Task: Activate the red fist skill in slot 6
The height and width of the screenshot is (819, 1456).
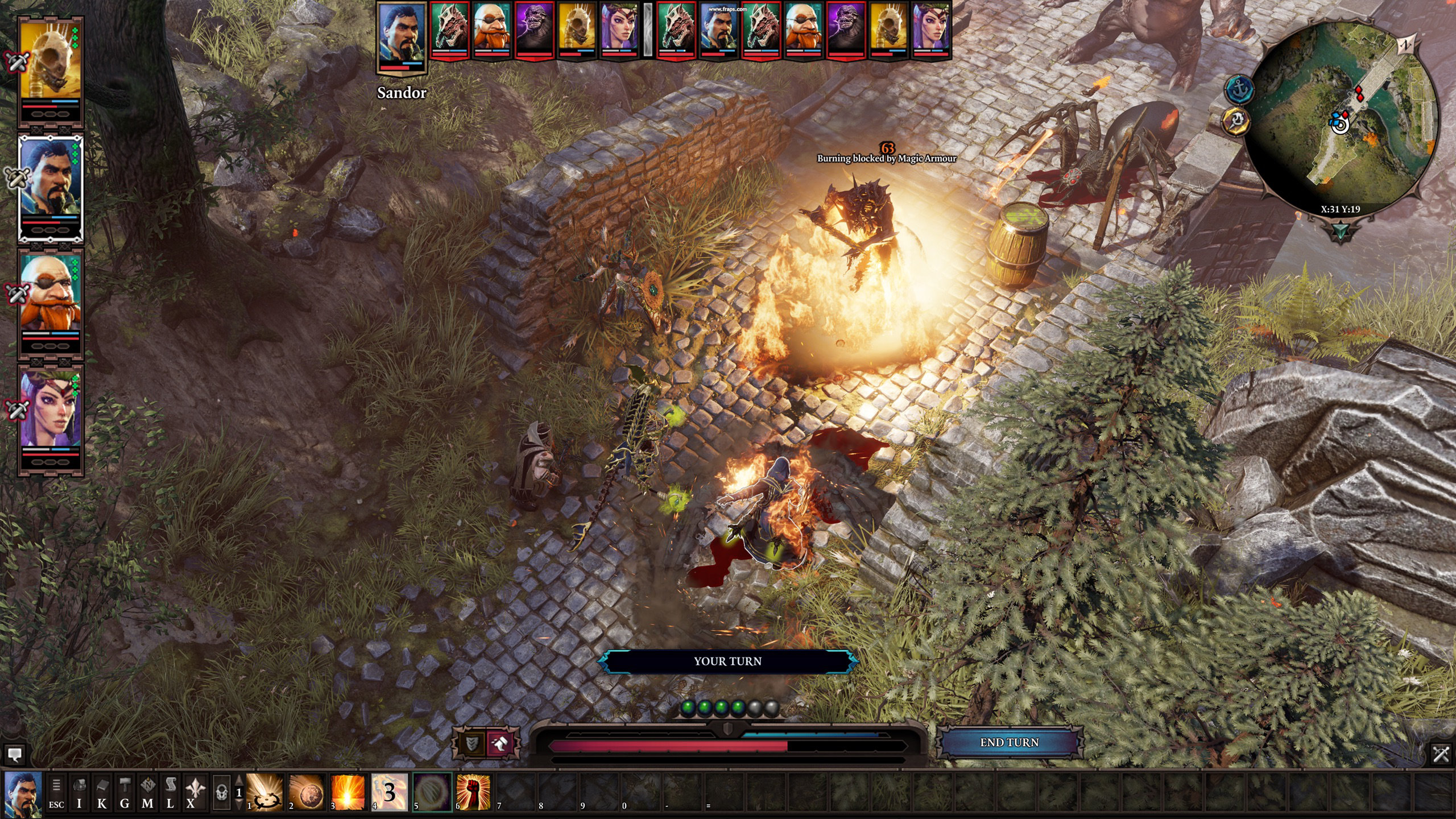Action: (473, 792)
